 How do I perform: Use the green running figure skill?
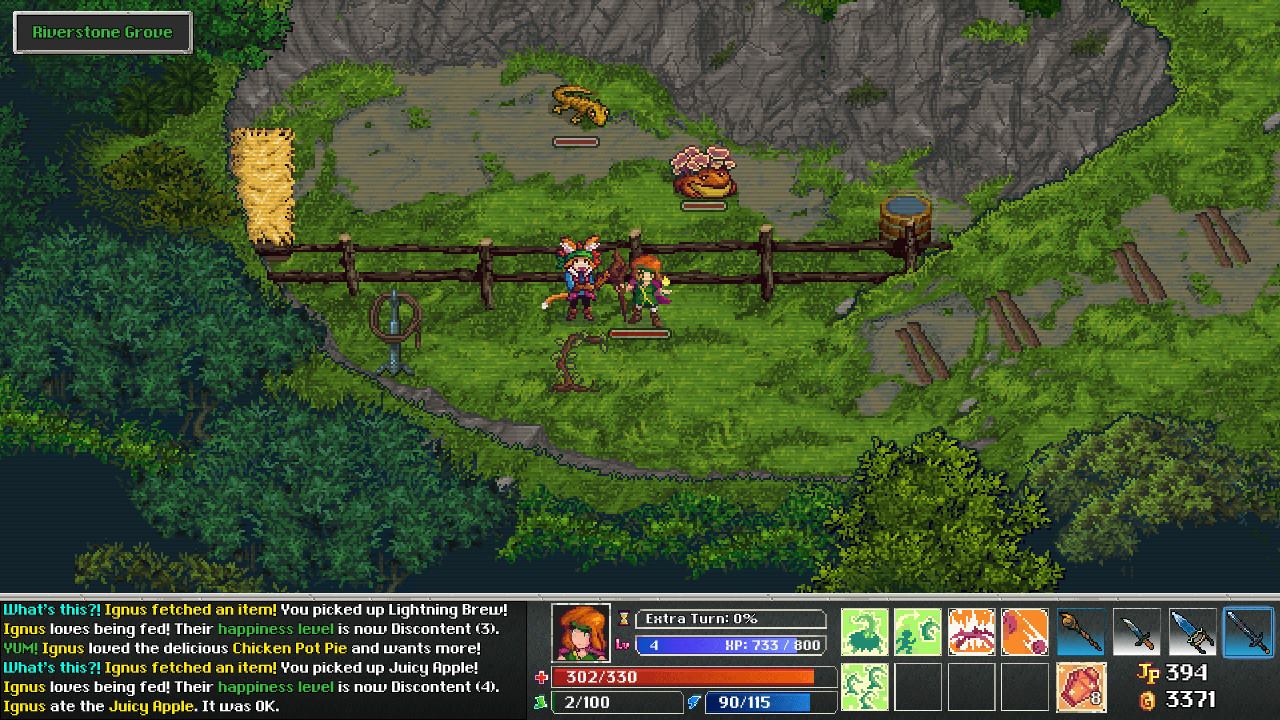click(918, 632)
